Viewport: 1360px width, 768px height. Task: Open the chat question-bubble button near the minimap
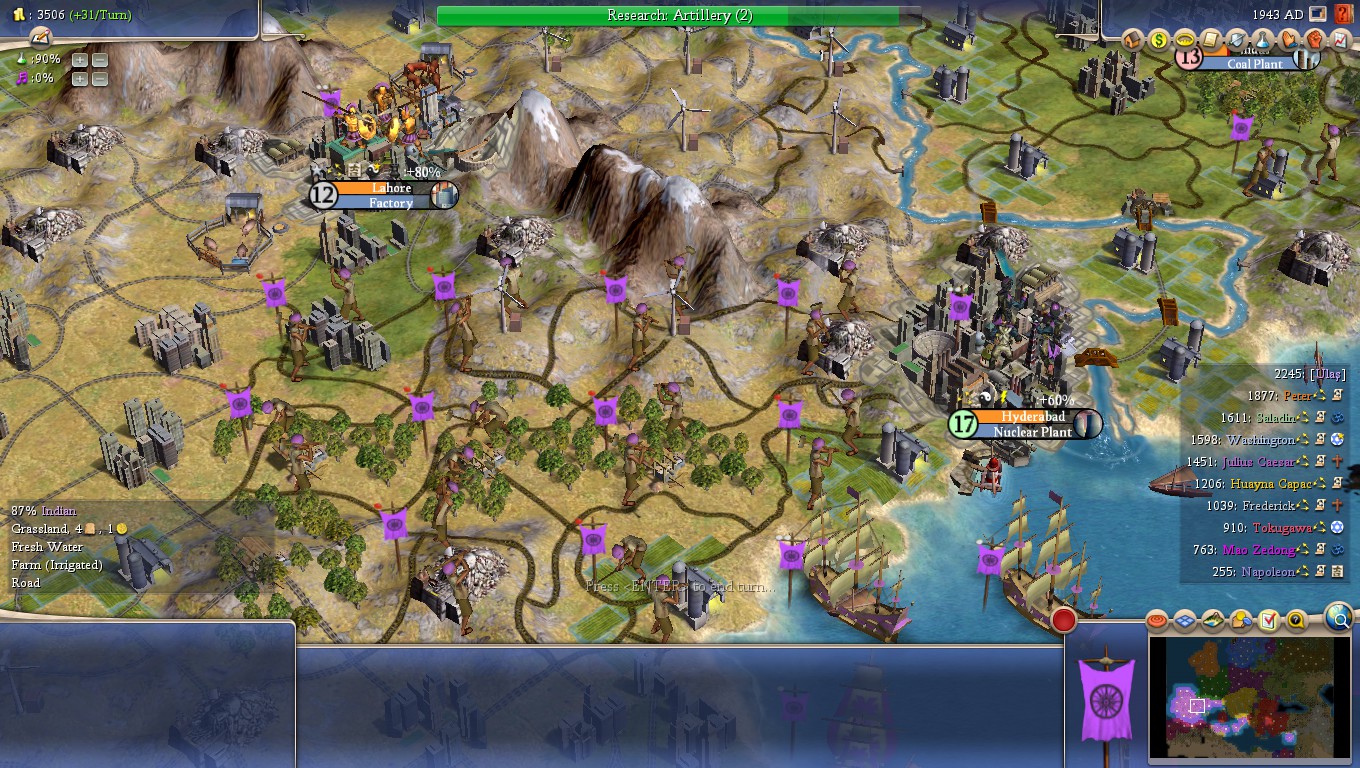tap(1296, 620)
